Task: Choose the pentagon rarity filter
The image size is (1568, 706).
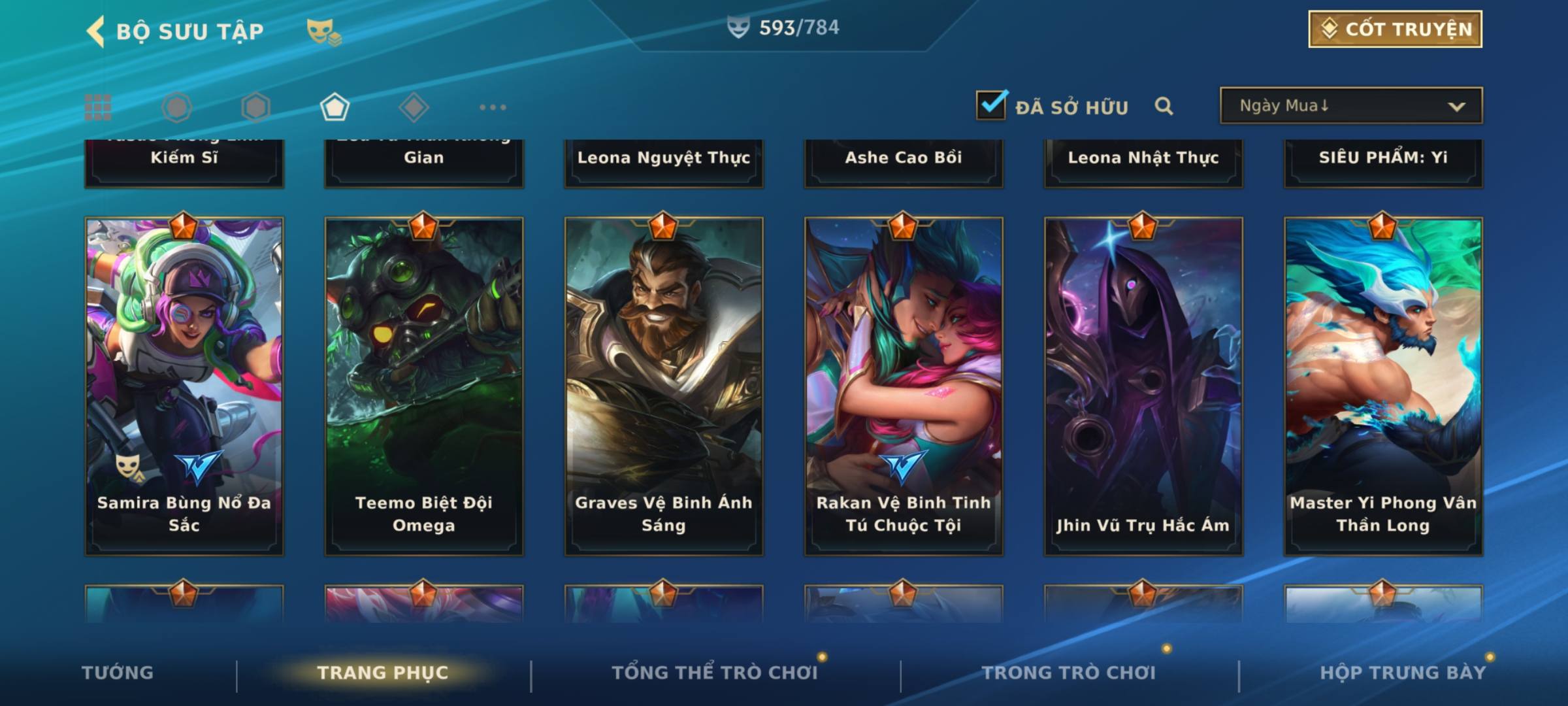Action: tap(335, 107)
